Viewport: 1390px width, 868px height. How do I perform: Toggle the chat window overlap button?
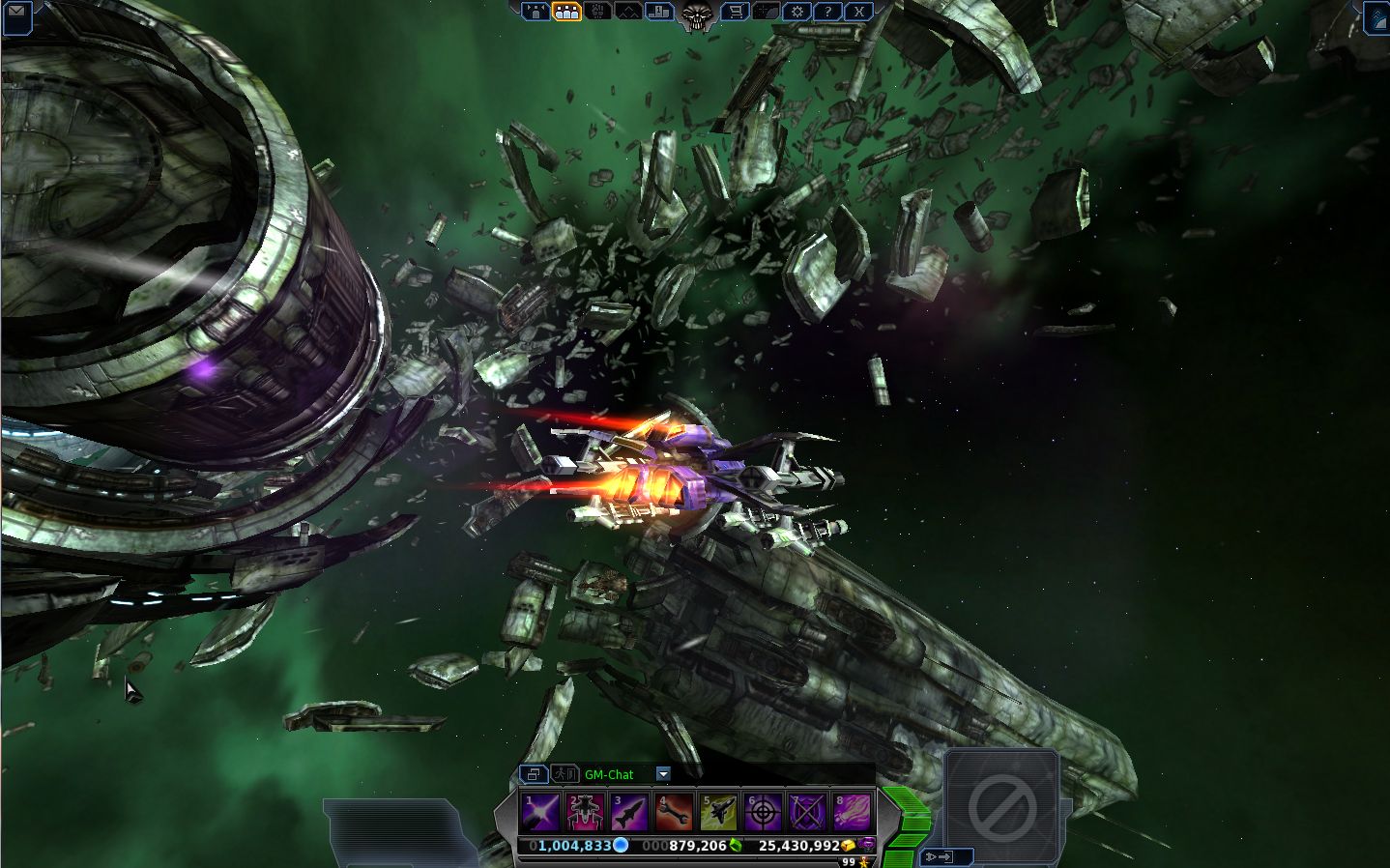533,774
